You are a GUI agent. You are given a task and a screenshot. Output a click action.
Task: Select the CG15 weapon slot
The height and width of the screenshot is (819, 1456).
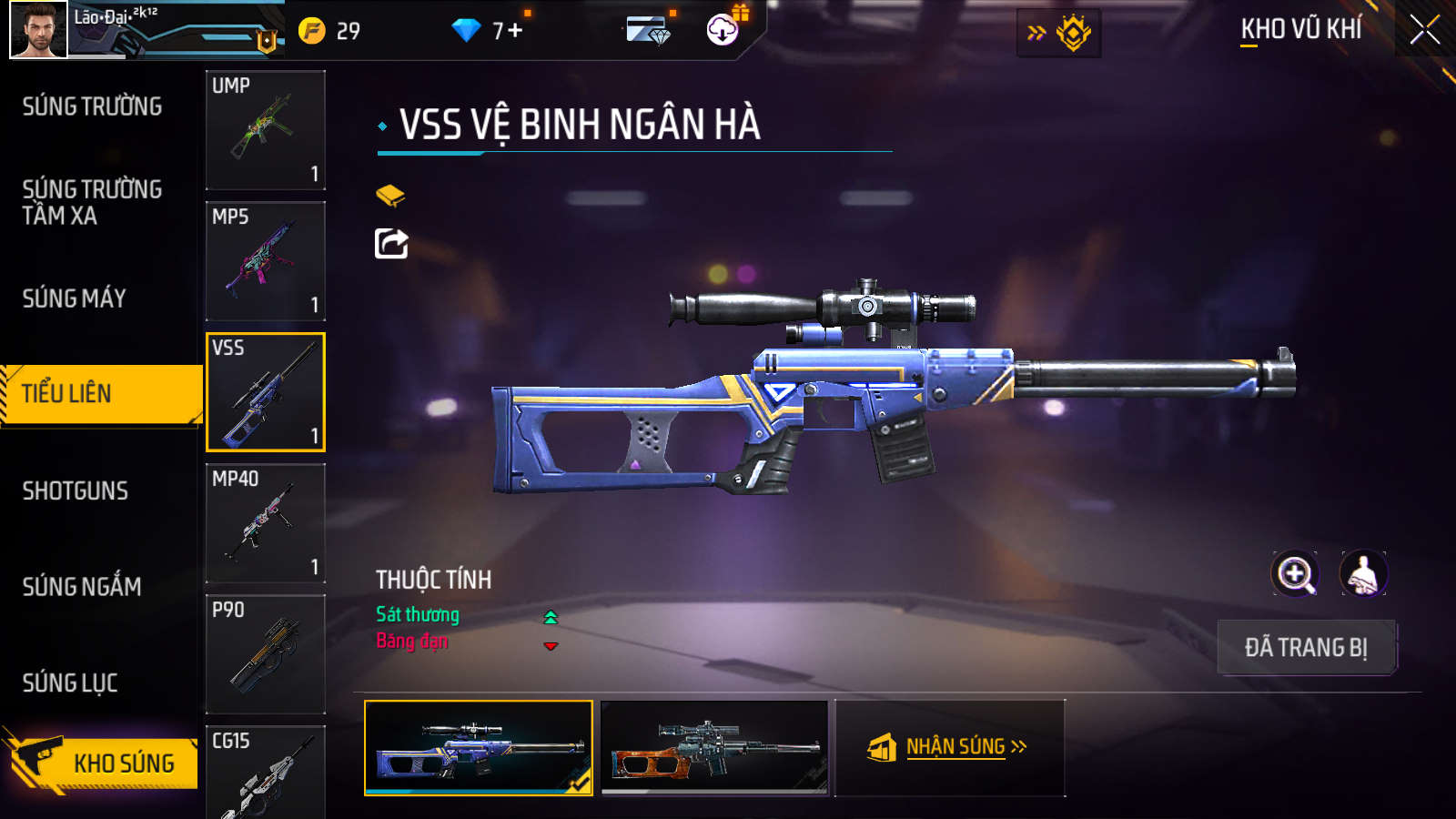[x=265, y=773]
